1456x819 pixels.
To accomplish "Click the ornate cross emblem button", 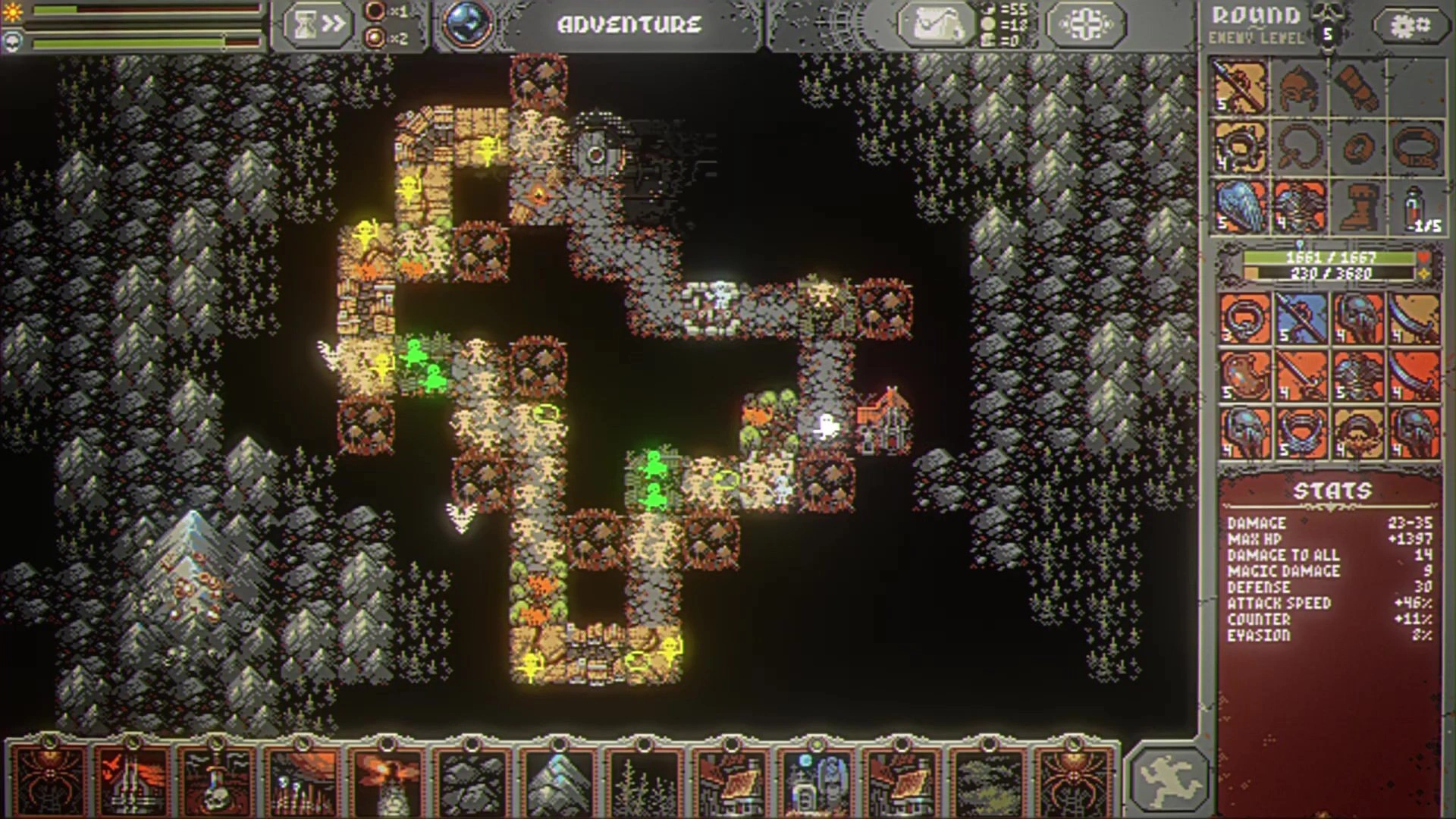I will pyautogui.click(x=1085, y=24).
